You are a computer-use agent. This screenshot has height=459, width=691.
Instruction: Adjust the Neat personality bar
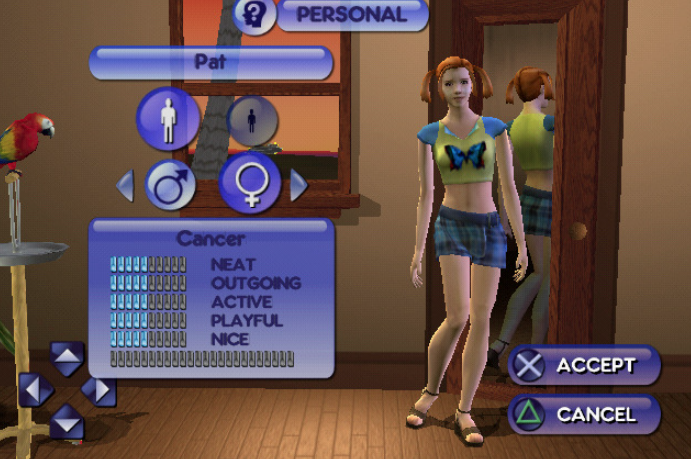[x=148, y=265]
